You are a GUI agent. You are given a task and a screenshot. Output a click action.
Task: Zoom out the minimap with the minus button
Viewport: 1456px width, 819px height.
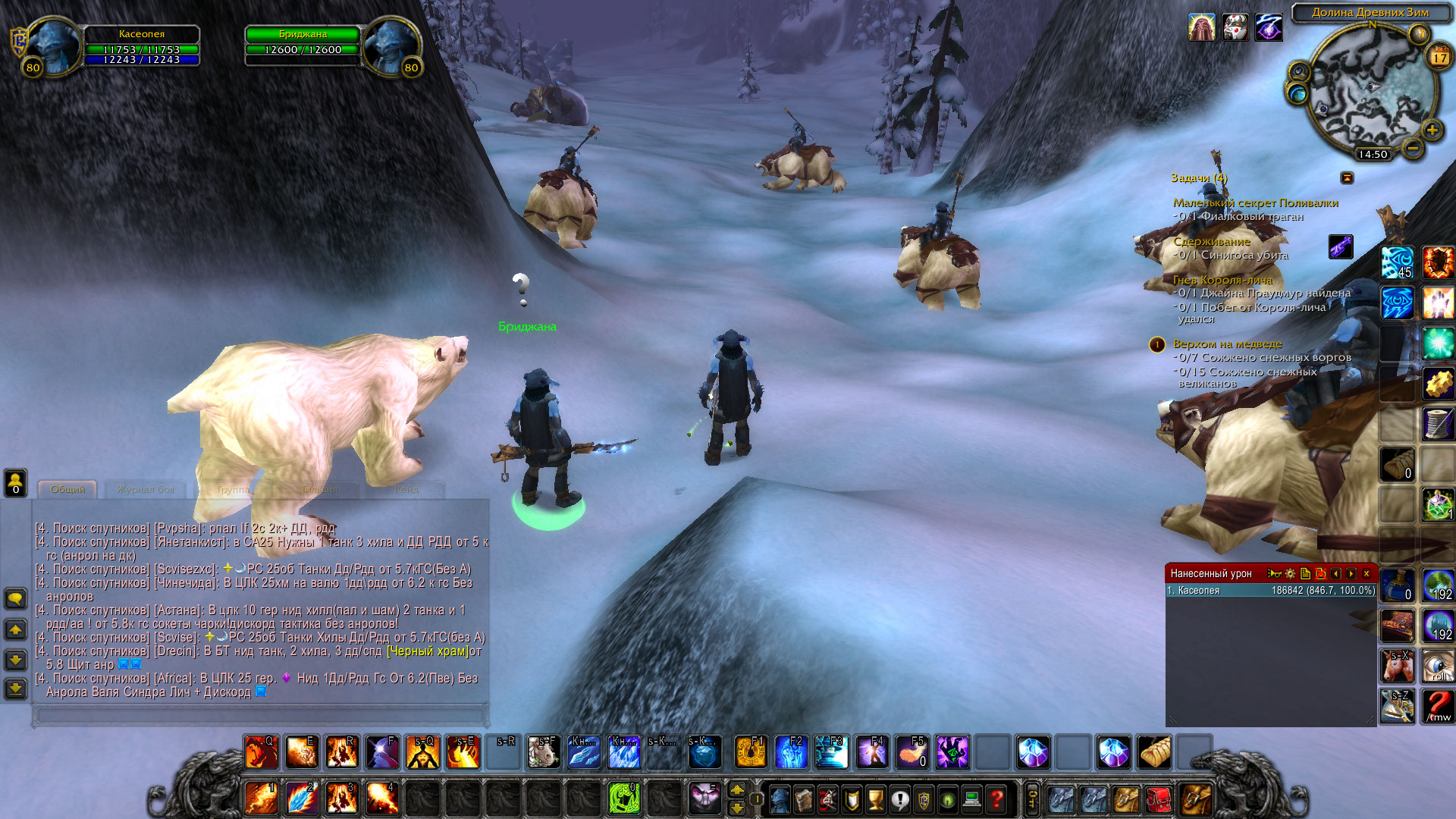coord(1413,148)
